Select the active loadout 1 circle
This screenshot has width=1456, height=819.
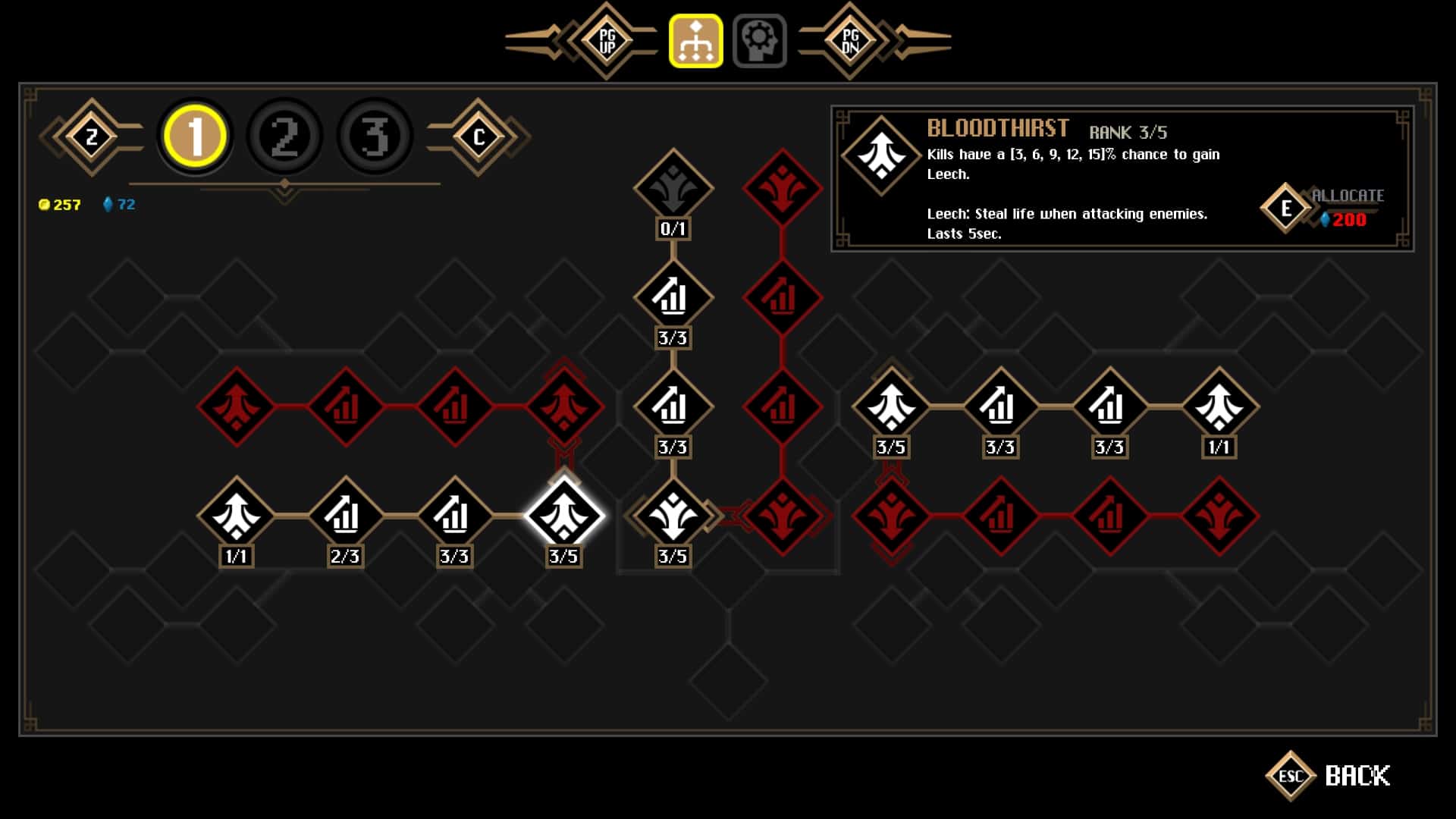point(195,136)
